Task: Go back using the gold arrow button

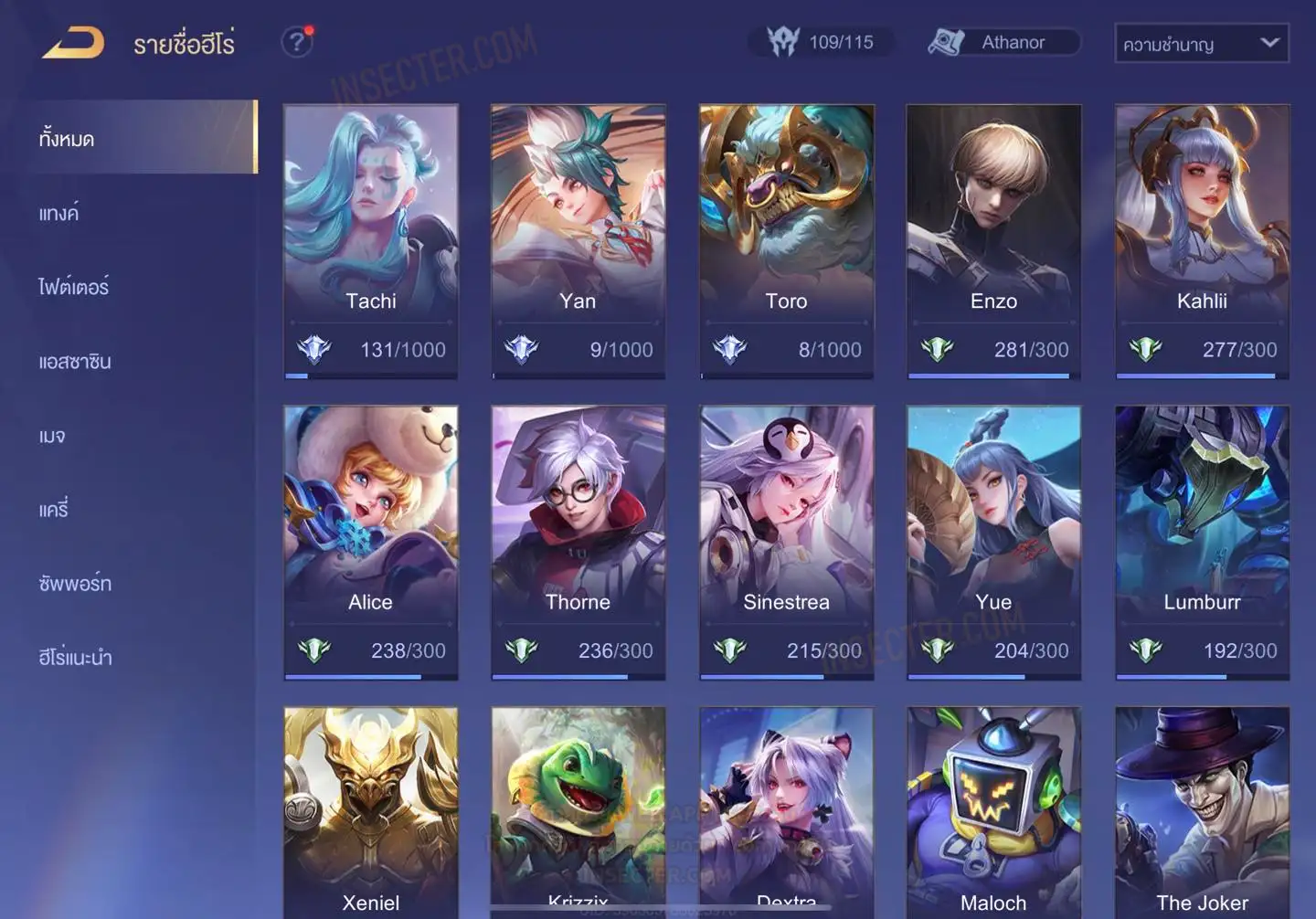Action: pyautogui.click(x=74, y=42)
